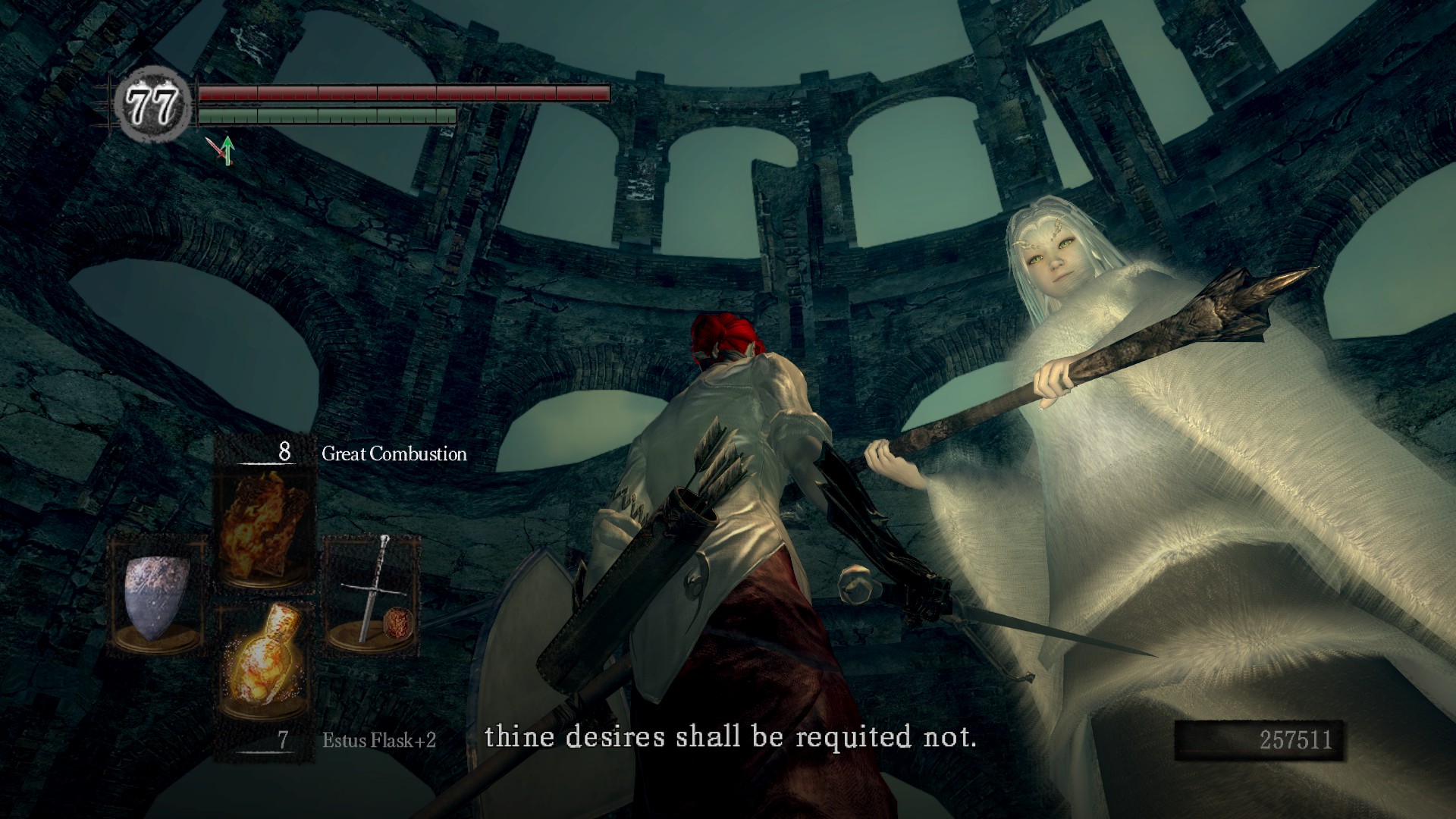Click the humanity counter showing 77
This screenshot has width=1456, height=819.
152,105
